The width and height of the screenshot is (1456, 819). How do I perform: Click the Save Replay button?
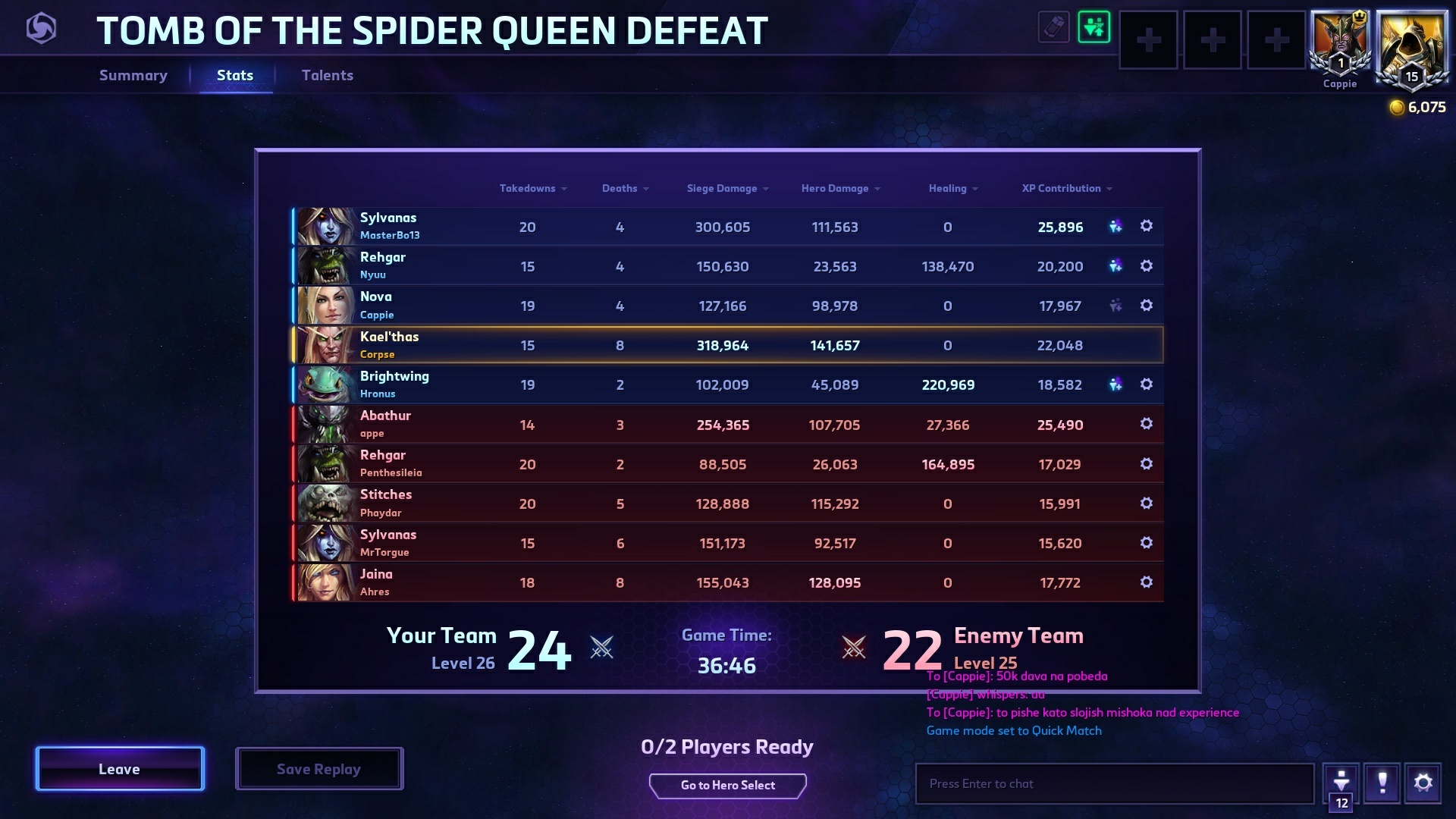[318, 769]
